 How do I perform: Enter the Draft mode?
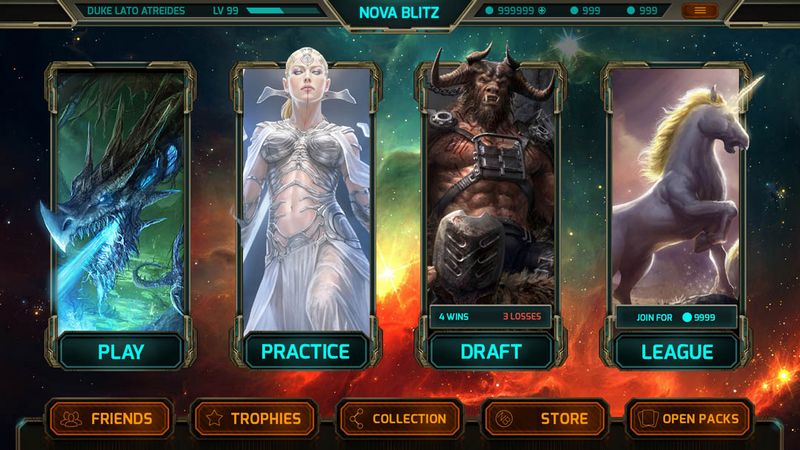[491, 352]
